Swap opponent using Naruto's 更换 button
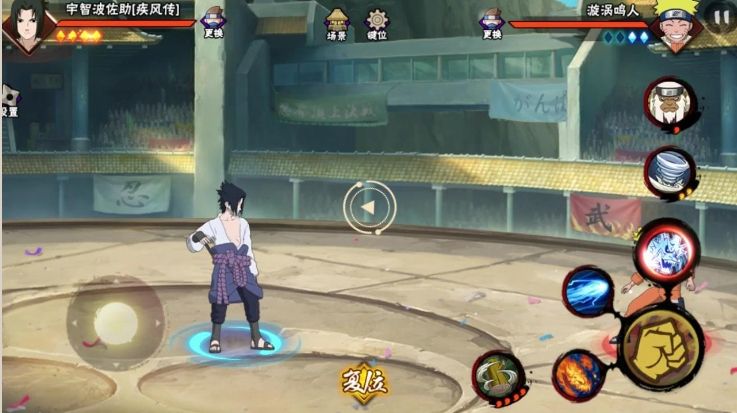 coord(490,24)
